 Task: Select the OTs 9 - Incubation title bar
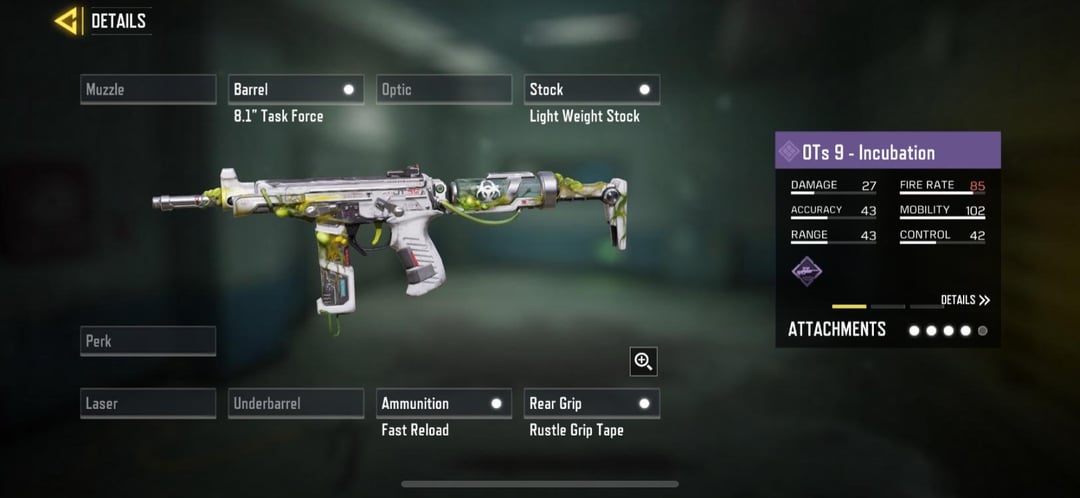[888, 152]
